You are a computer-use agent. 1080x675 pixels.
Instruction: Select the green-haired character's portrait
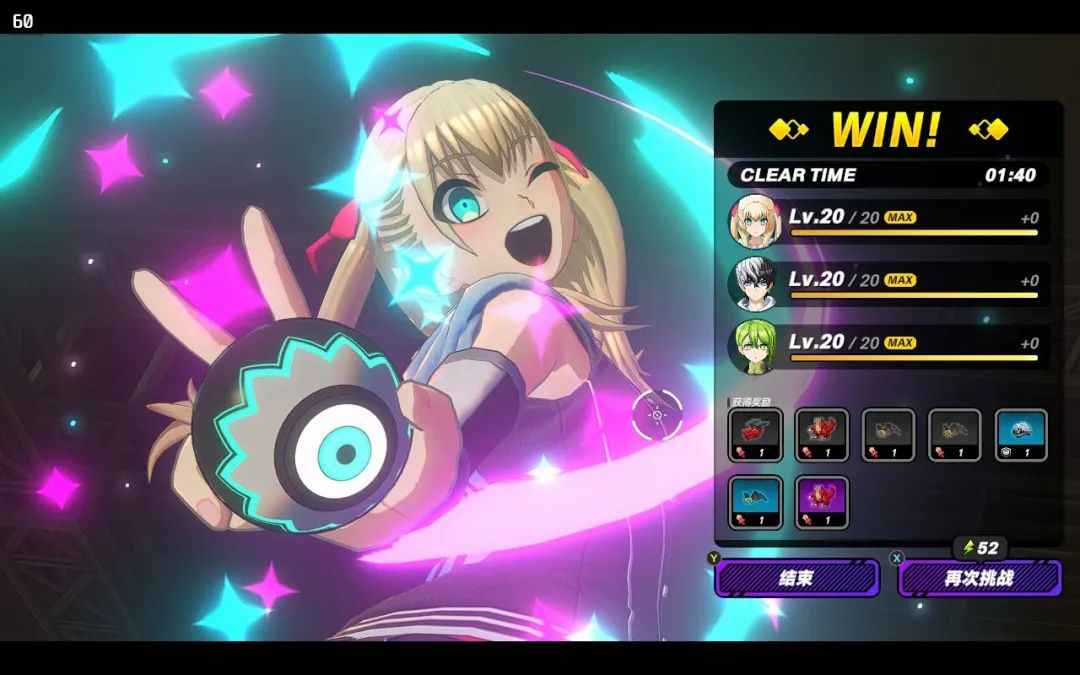[x=753, y=346]
